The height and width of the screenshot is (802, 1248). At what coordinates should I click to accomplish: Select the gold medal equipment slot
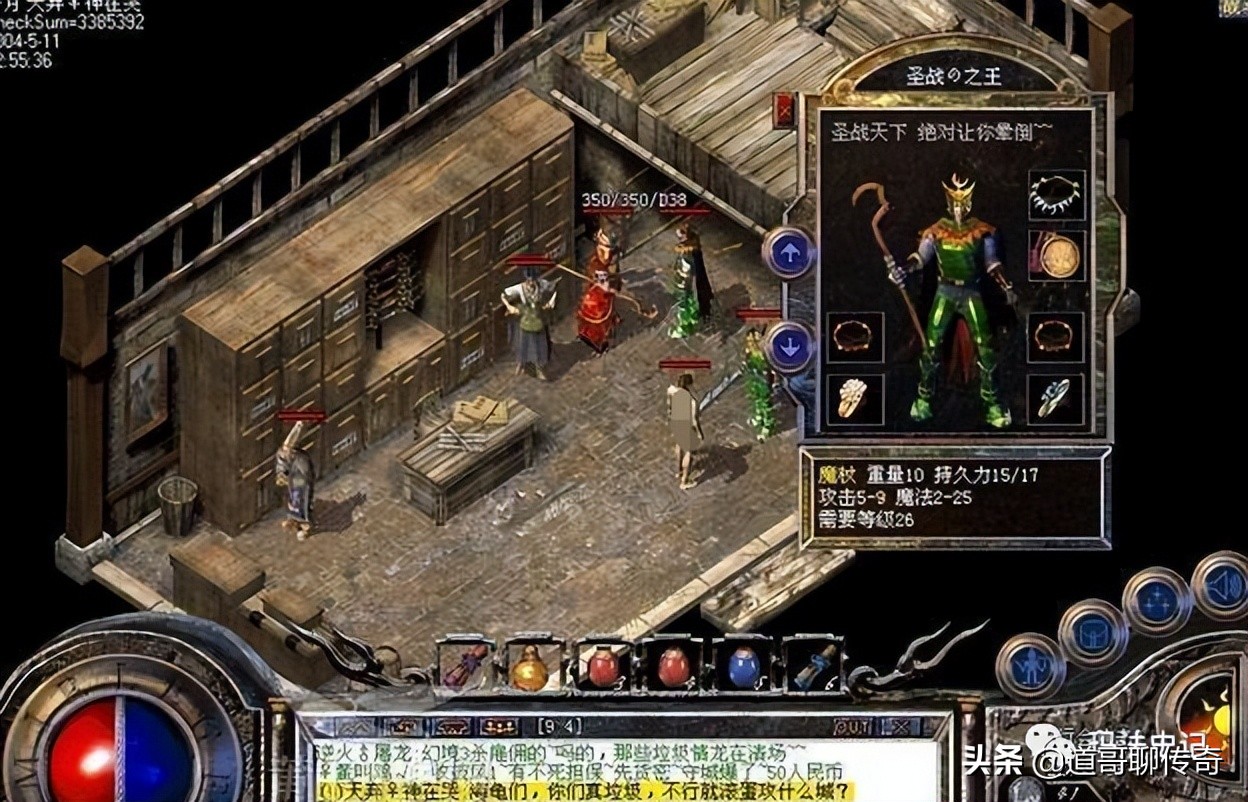click(1056, 256)
